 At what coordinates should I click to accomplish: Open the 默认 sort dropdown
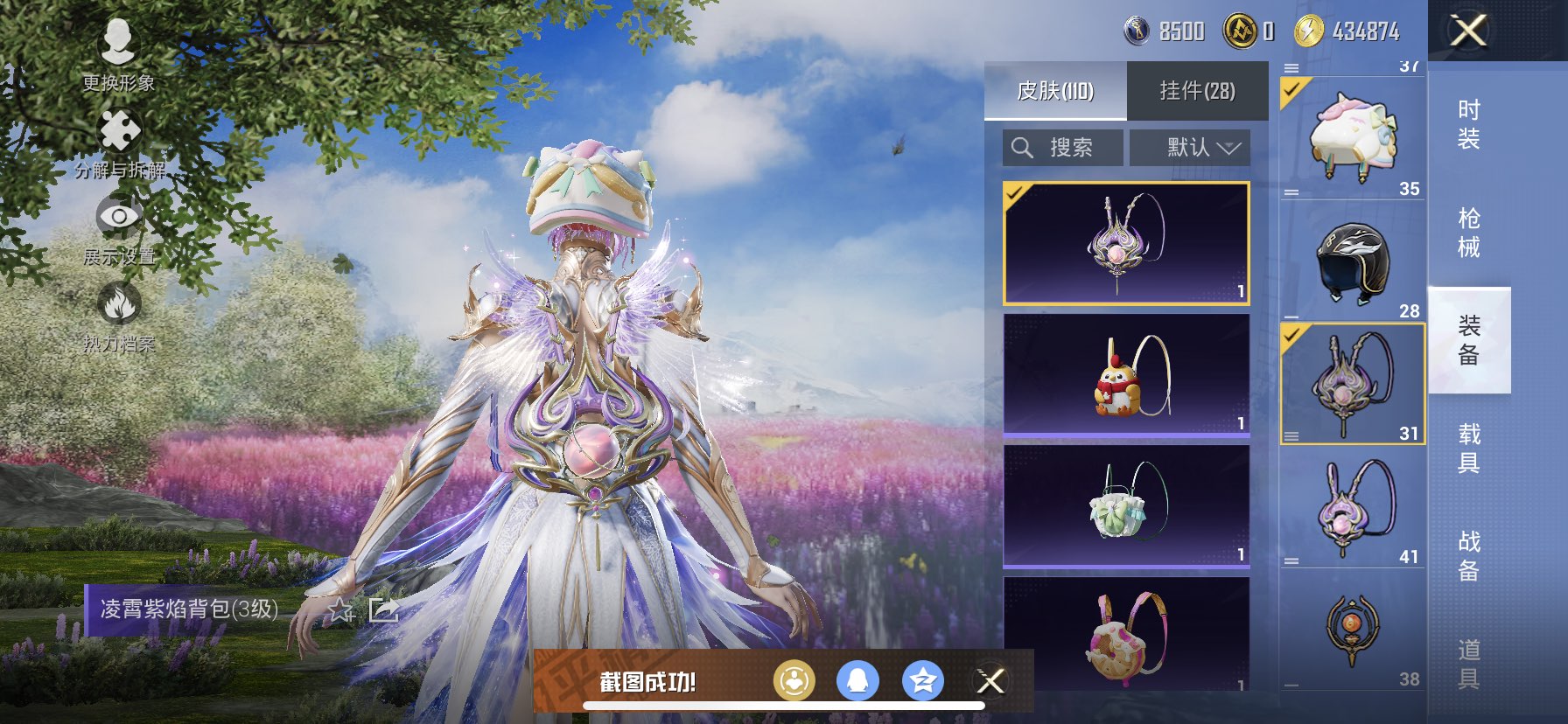pos(1190,148)
